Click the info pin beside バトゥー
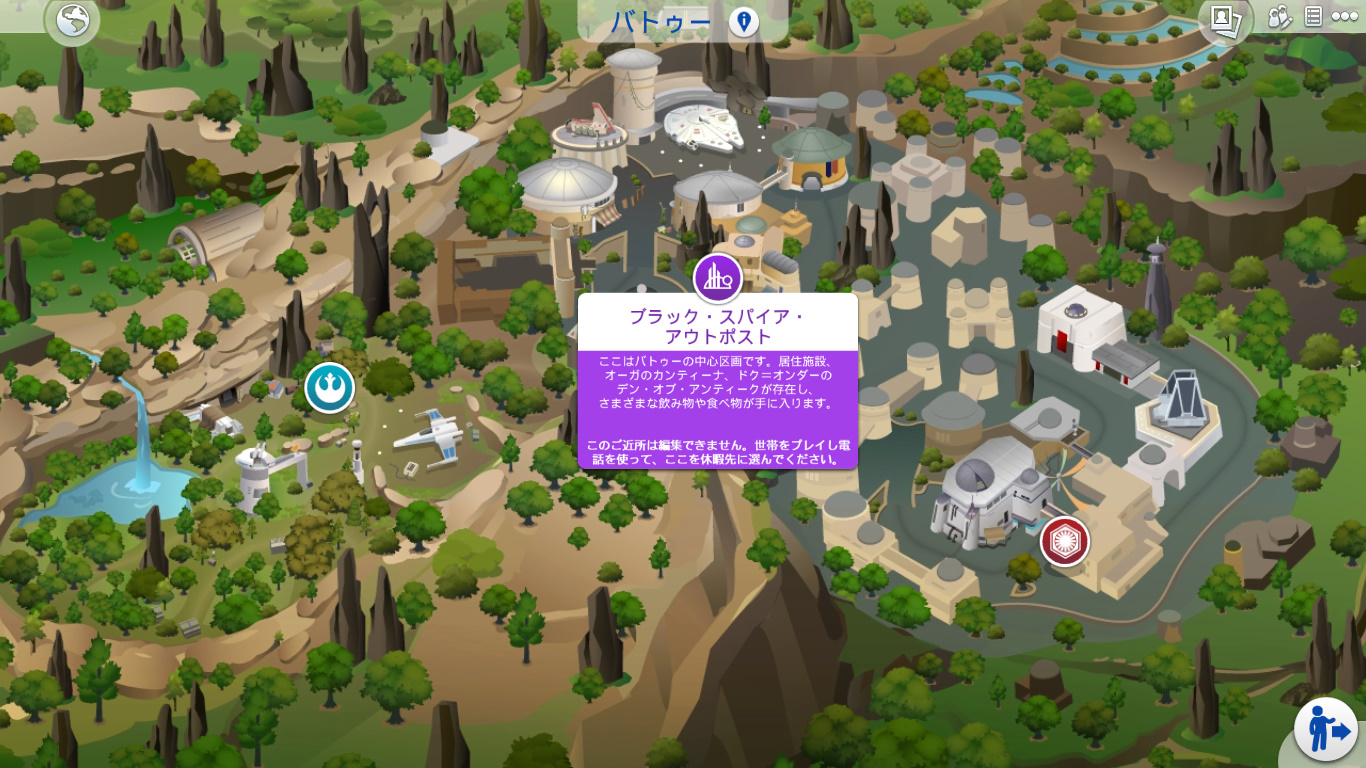1366x768 pixels. click(x=743, y=22)
